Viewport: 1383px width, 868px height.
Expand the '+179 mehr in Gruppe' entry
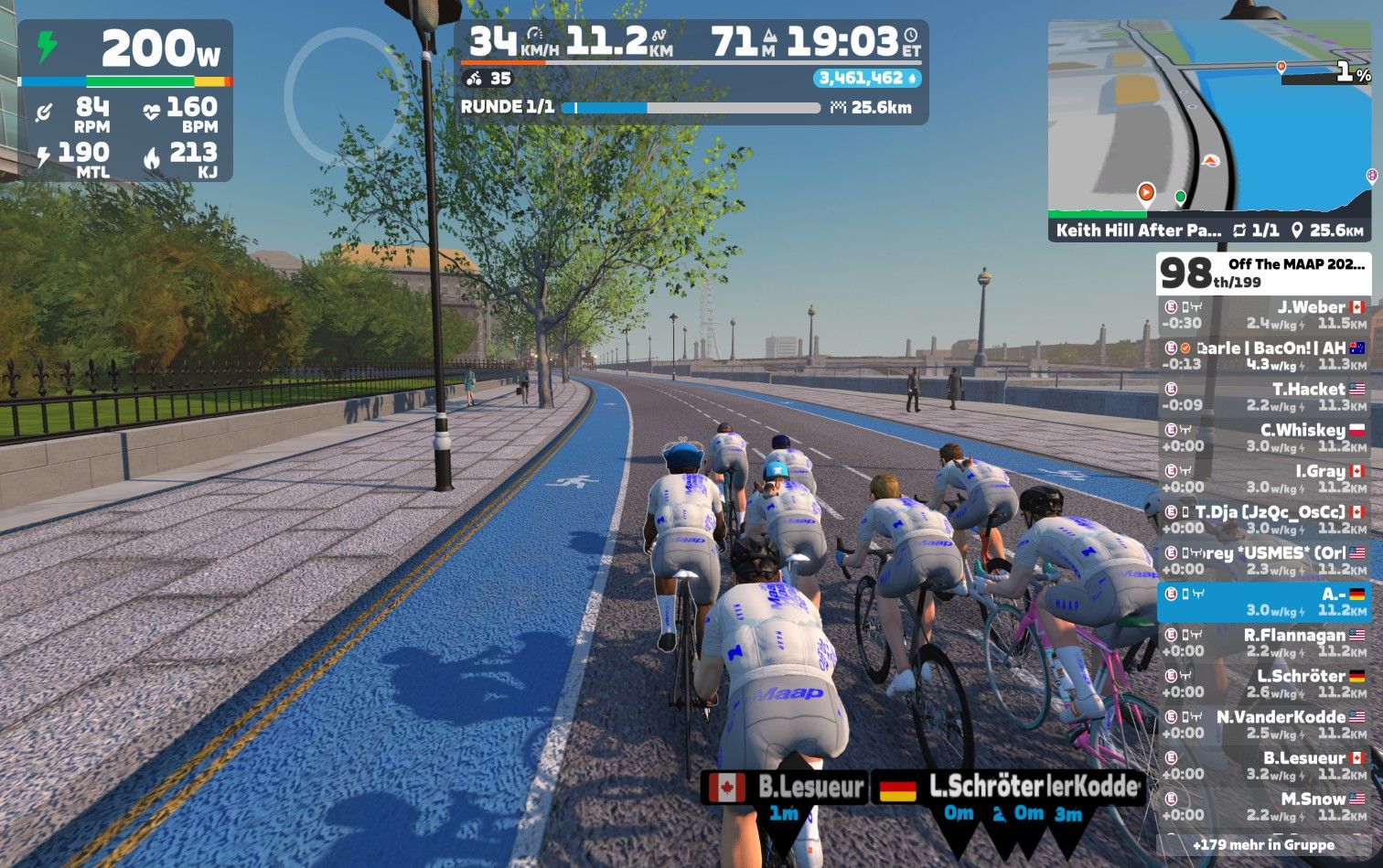click(x=1264, y=845)
